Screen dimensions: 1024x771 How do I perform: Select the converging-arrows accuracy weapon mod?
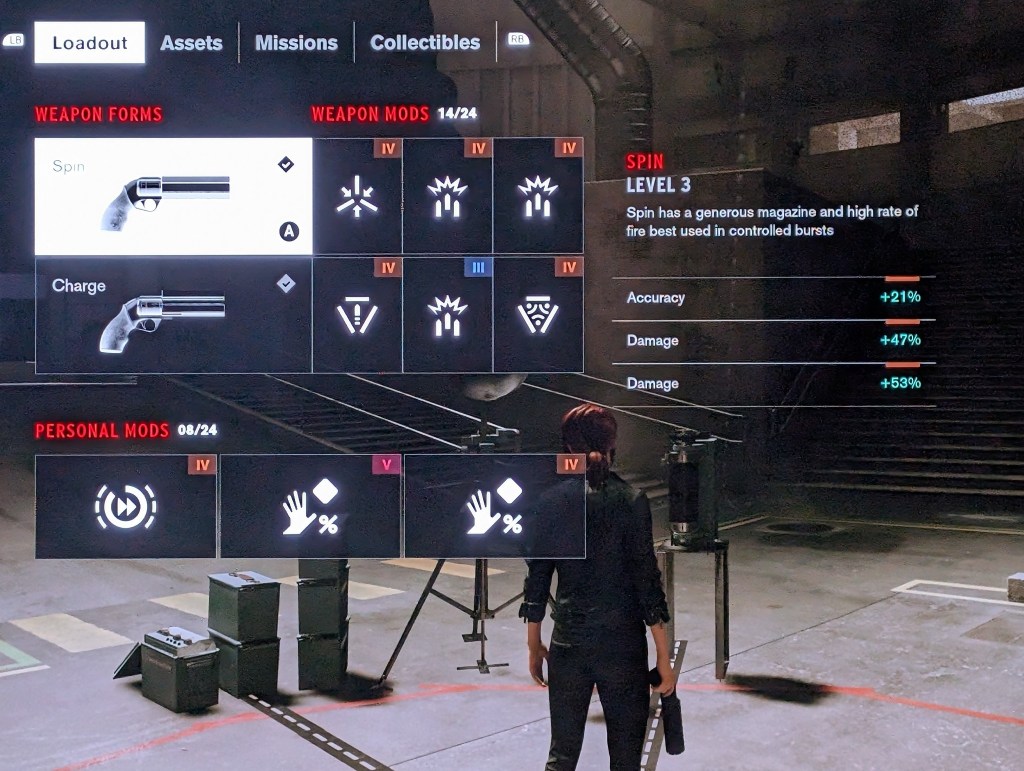(357, 196)
